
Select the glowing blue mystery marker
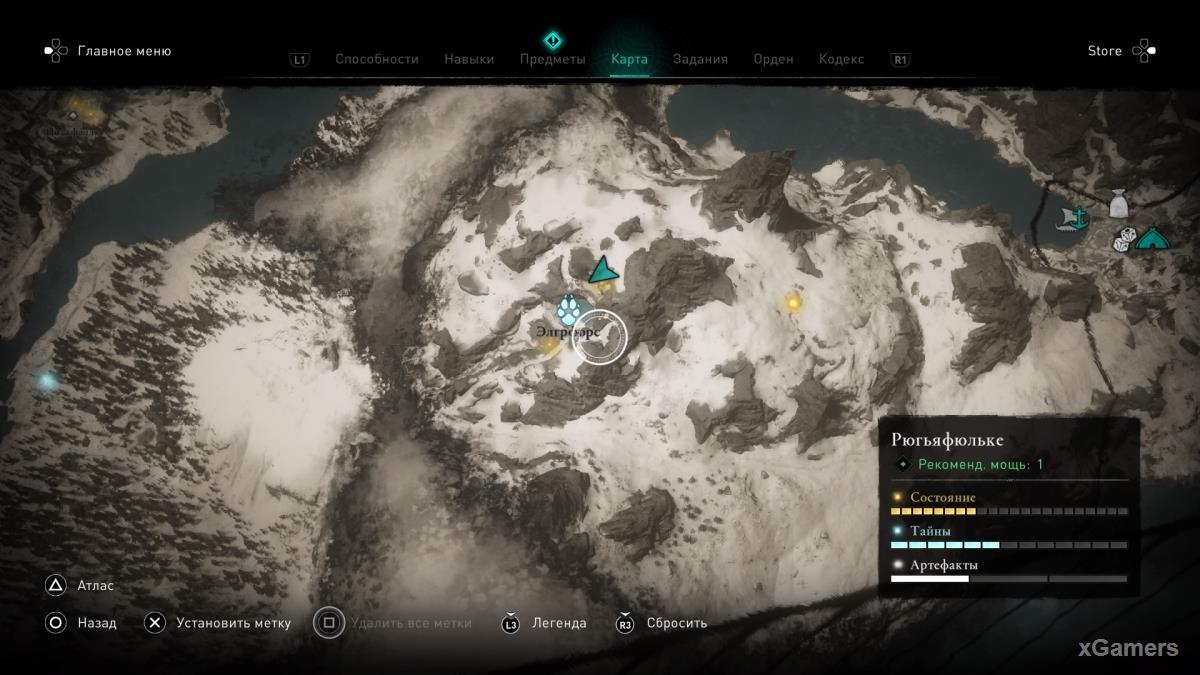[x=47, y=381]
